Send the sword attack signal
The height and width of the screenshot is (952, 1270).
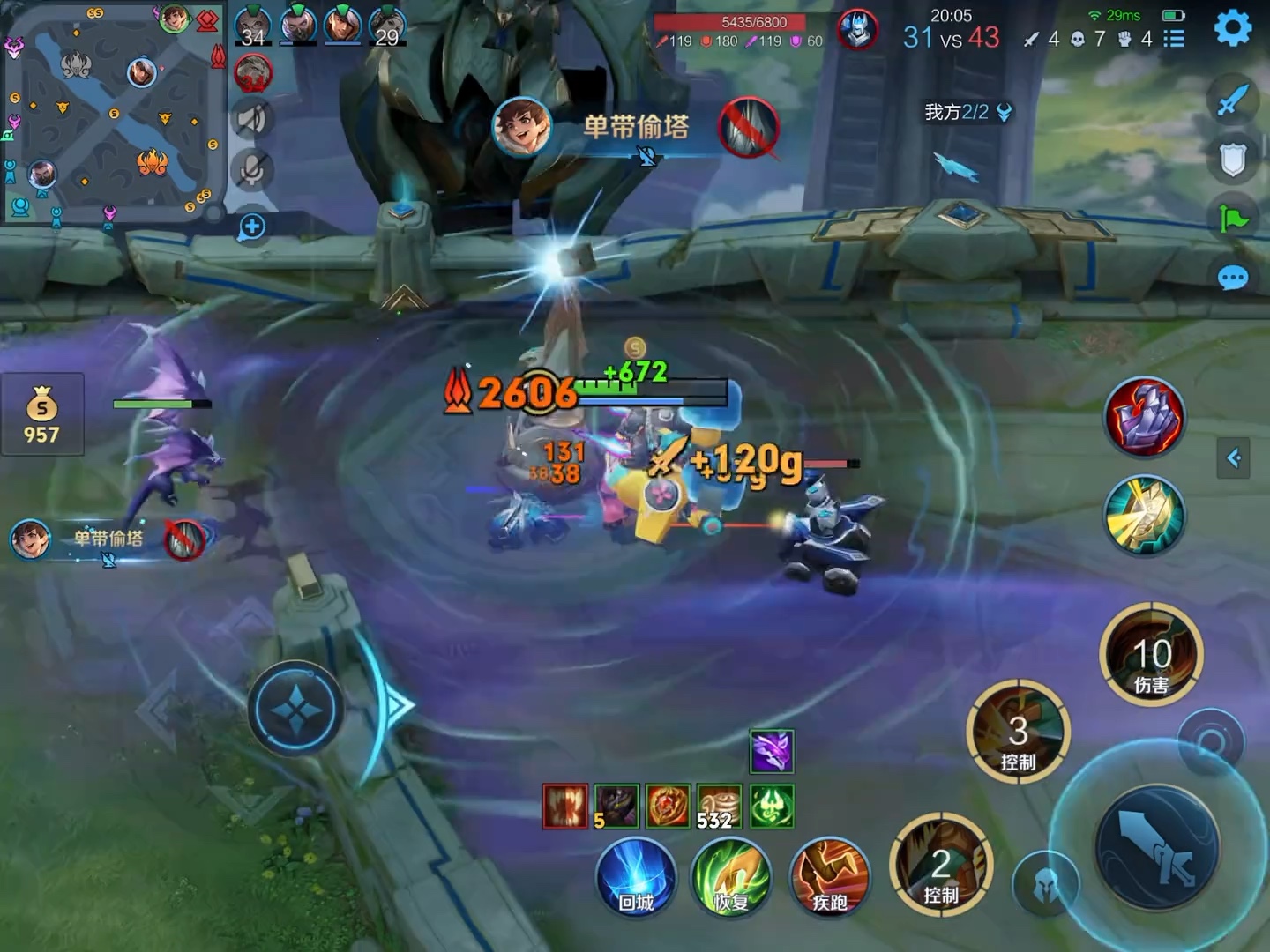pyautogui.click(x=1232, y=100)
